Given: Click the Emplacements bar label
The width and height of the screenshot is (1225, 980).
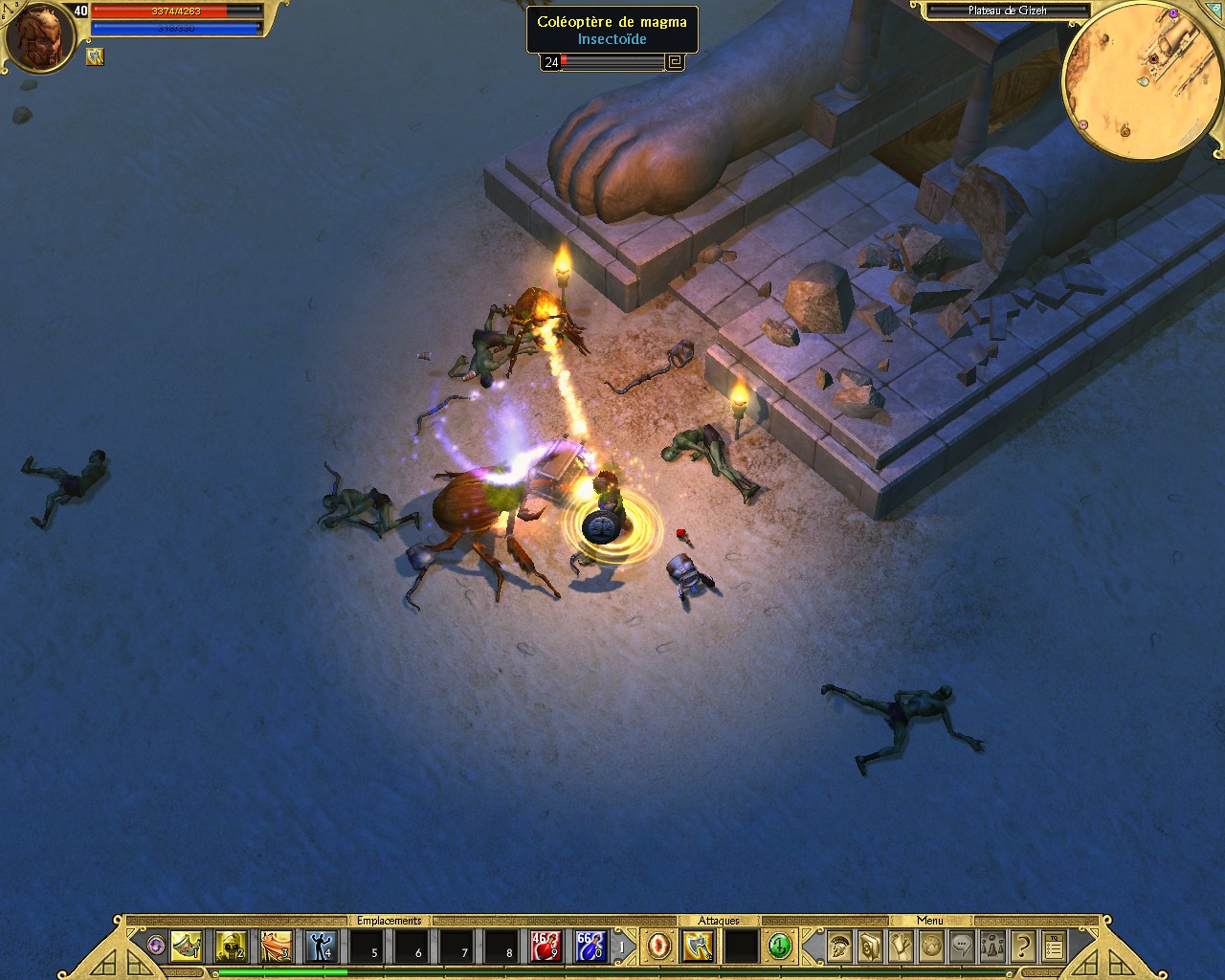Looking at the screenshot, I should 390,920.
